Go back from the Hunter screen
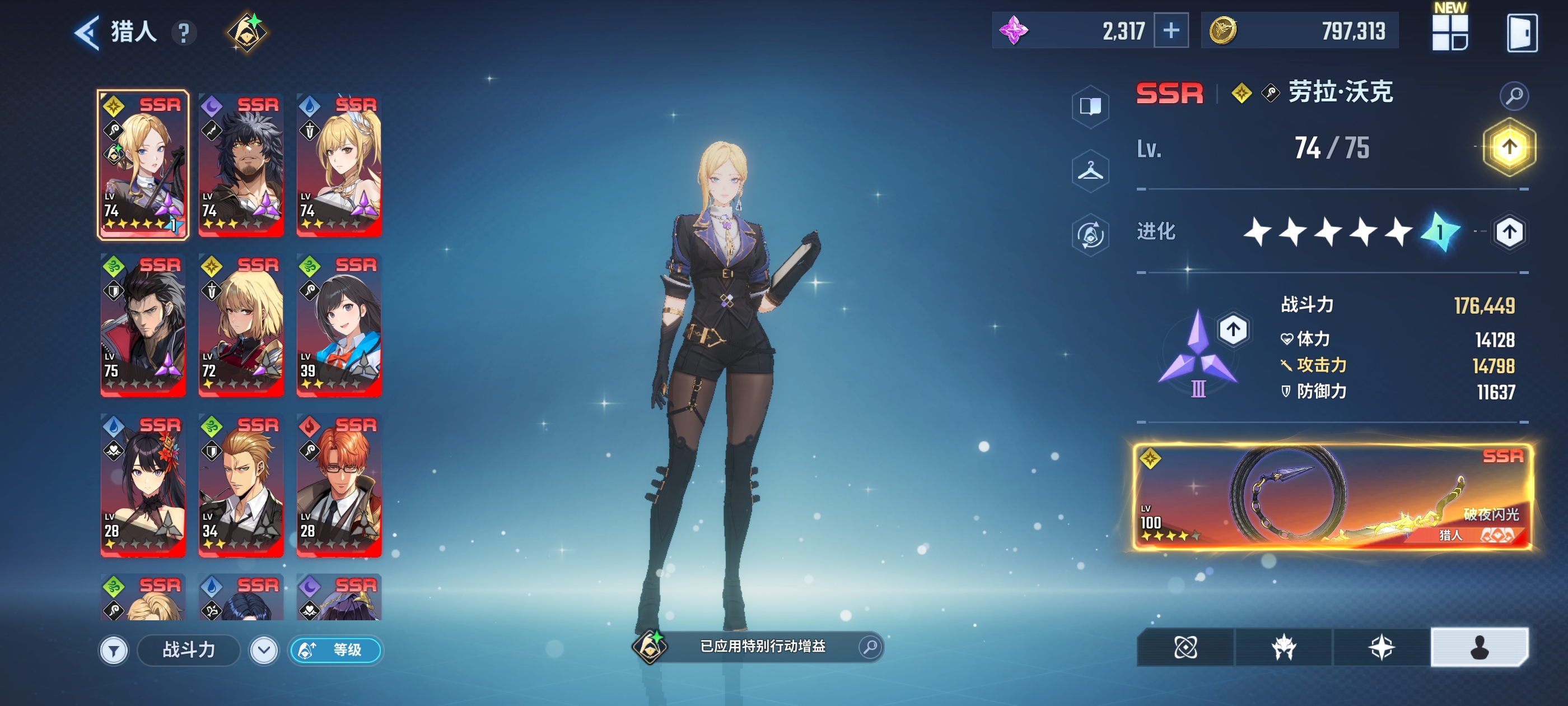This screenshot has height=706, width=1568. (x=87, y=32)
